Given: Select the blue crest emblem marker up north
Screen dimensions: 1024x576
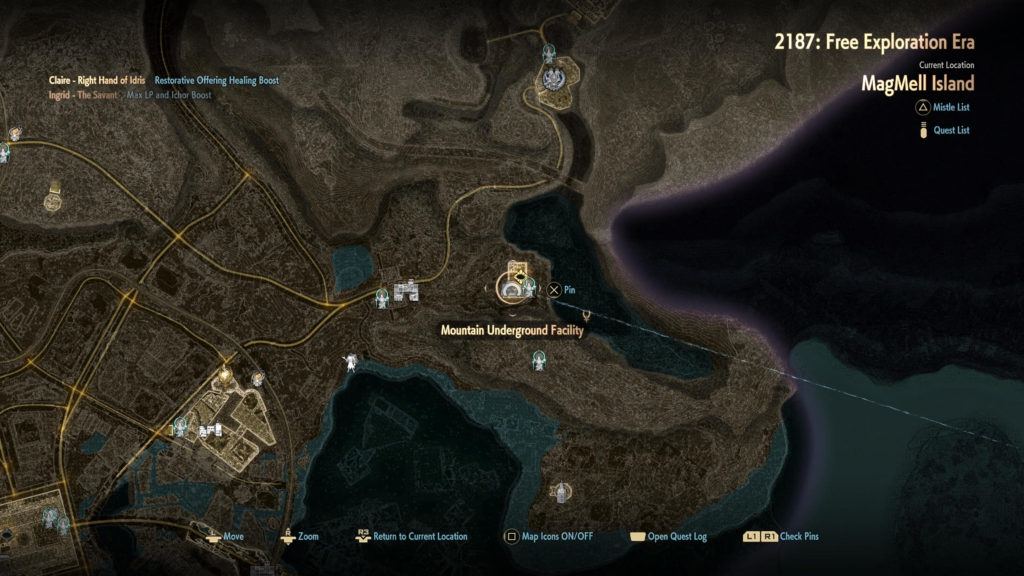Looking at the screenshot, I should click(553, 77).
